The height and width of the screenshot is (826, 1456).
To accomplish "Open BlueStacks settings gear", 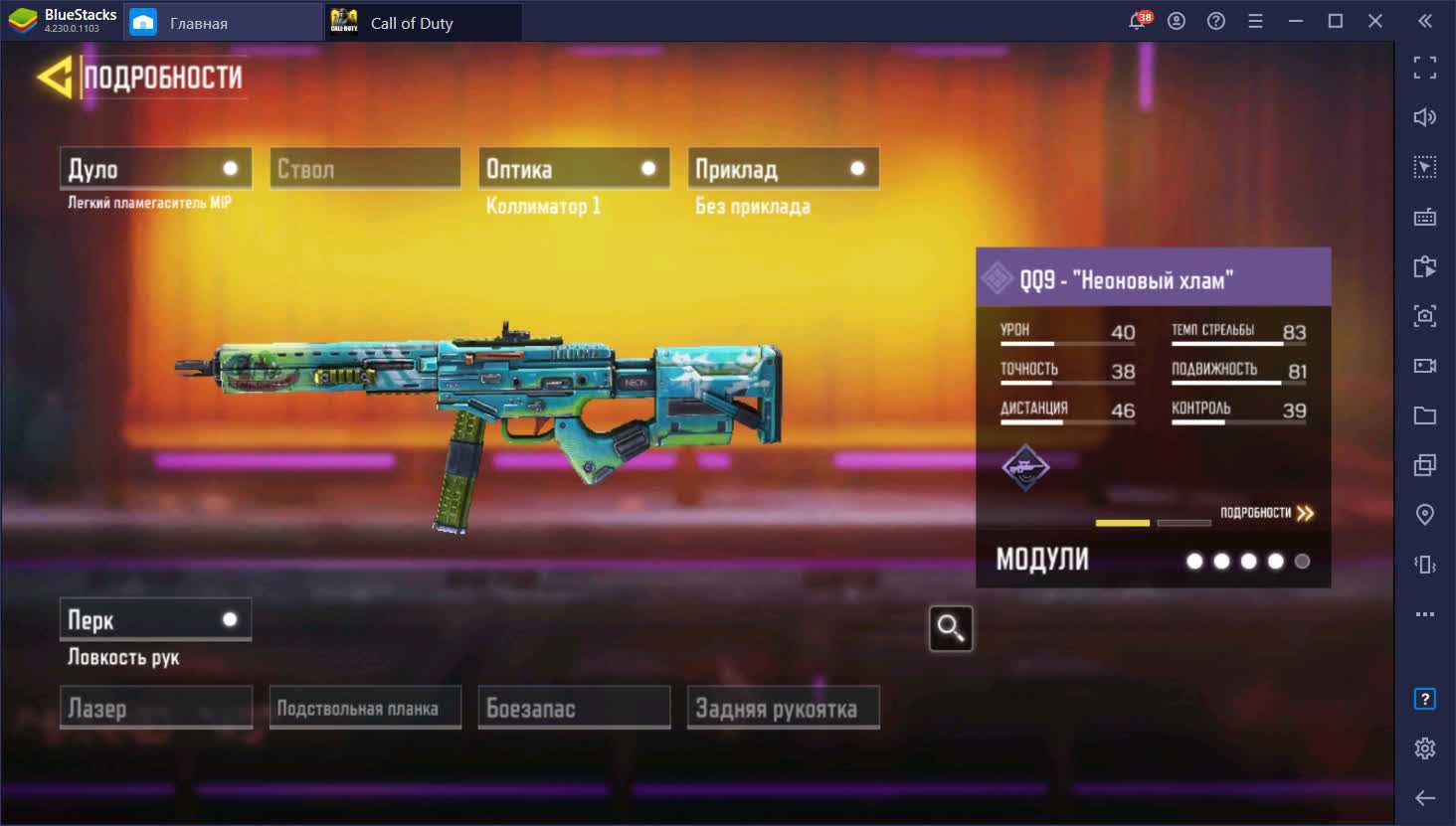I will pyautogui.click(x=1424, y=747).
